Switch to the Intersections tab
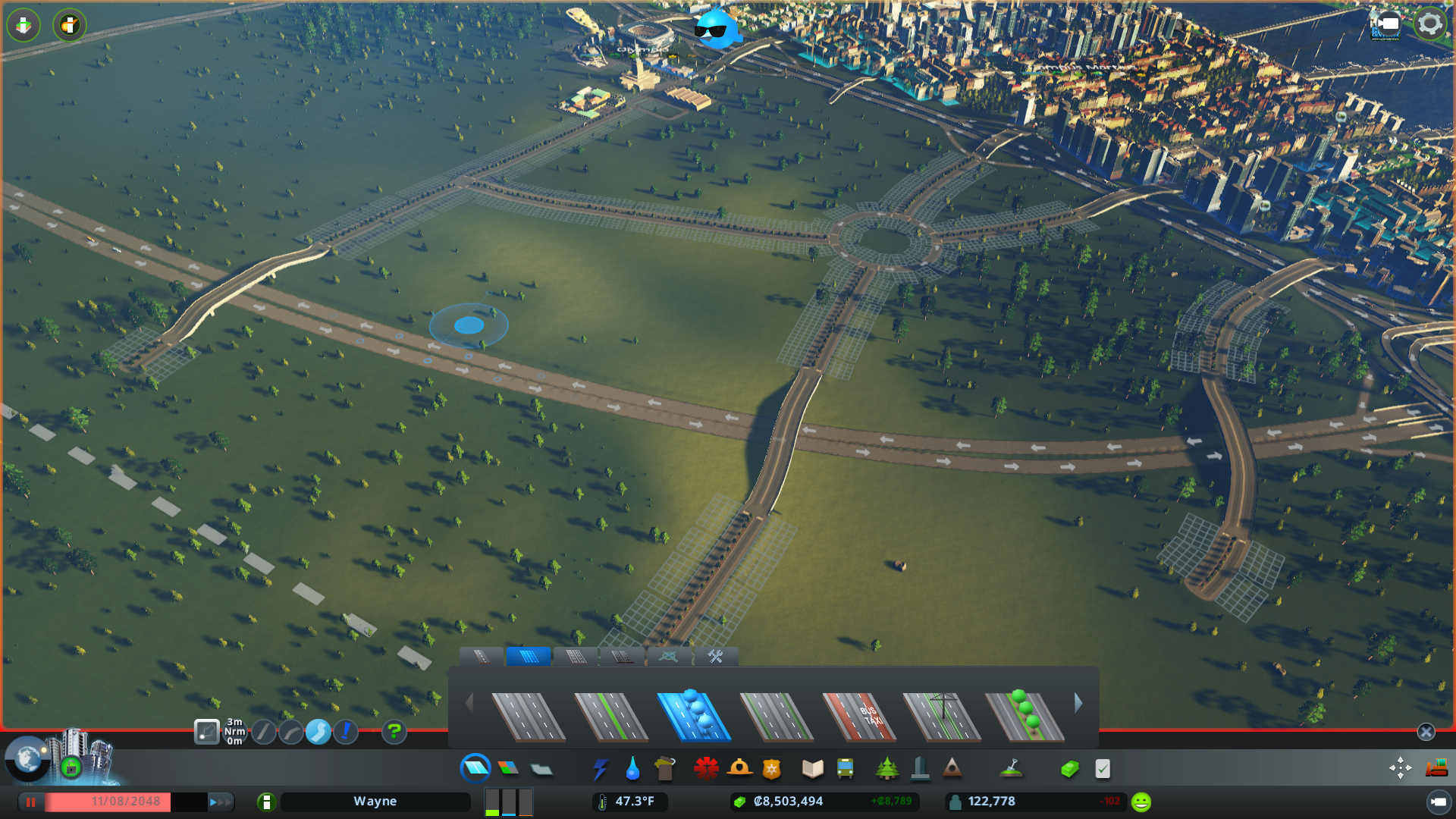The height and width of the screenshot is (819, 1456). click(x=667, y=657)
